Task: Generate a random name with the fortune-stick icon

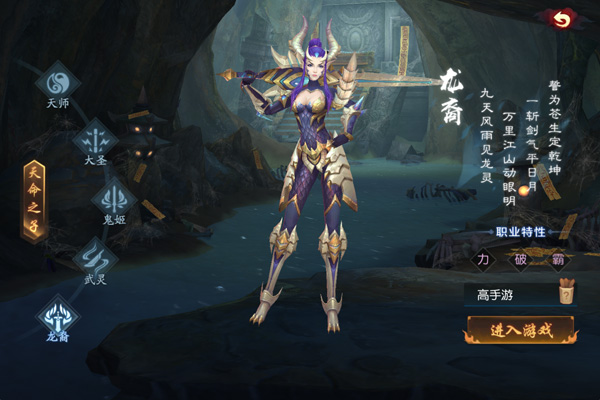Action: pos(566,292)
